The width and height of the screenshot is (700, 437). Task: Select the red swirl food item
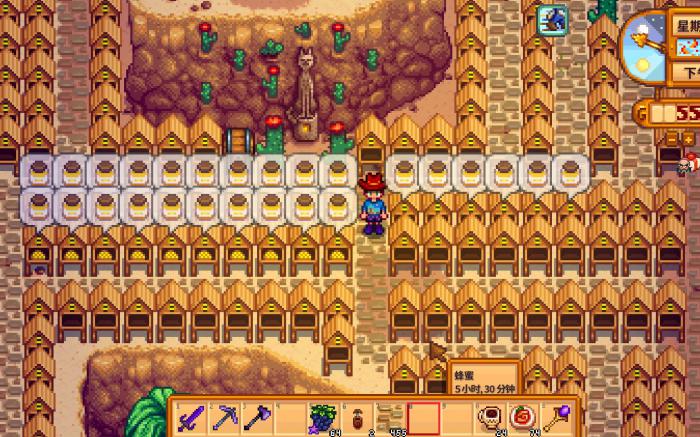pyautogui.click(x=522, y=415)
